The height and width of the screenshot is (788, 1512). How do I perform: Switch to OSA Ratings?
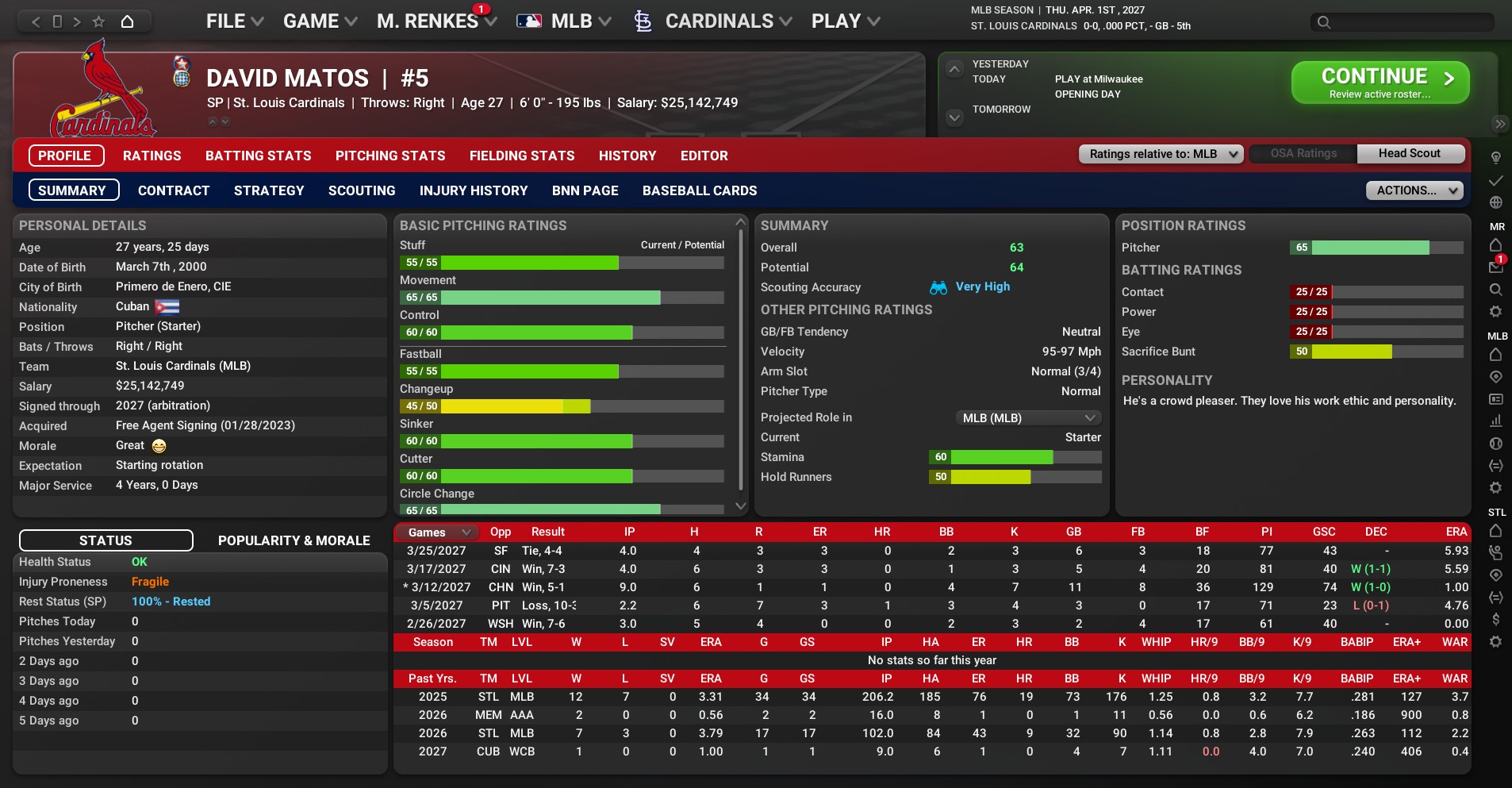1303,154
